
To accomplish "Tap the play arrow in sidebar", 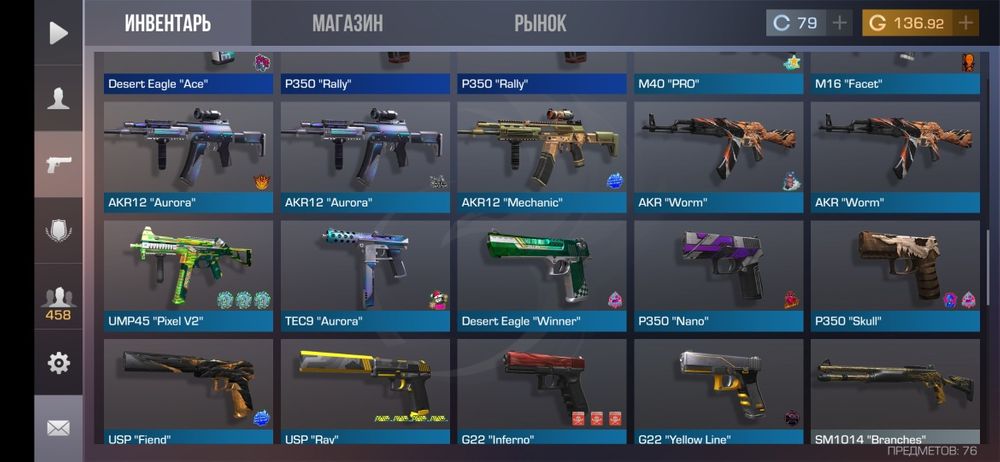I will click(x=58, y=33).
